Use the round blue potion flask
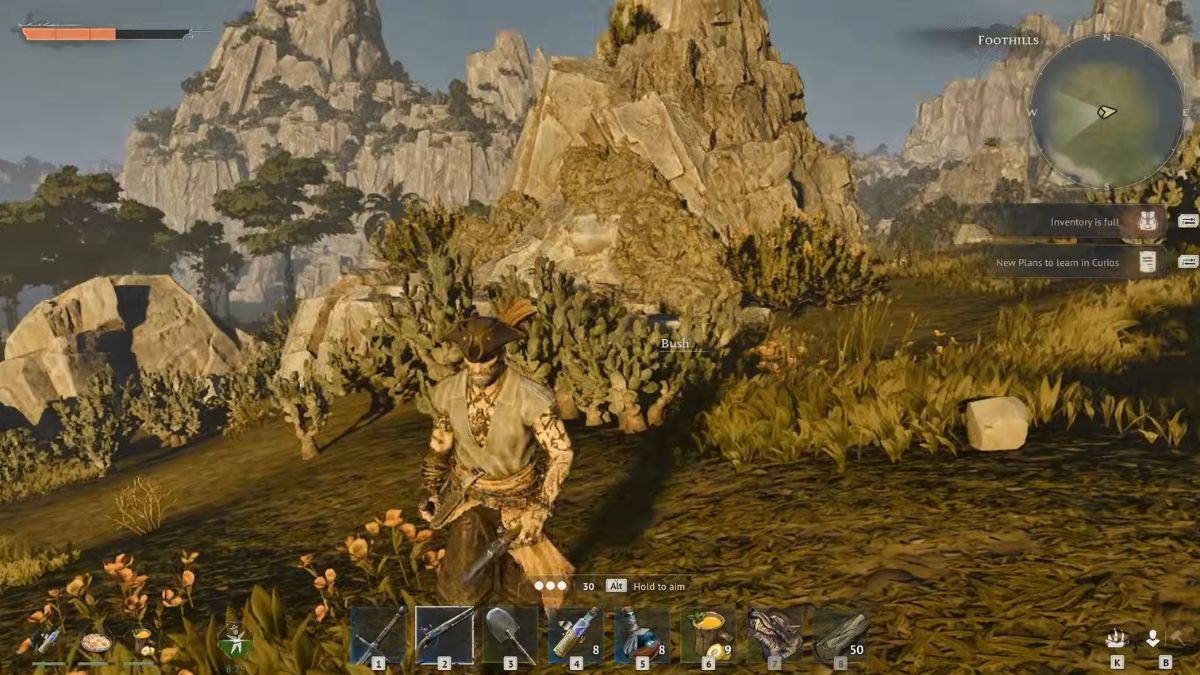The height and width of the screenshot is (675, 1200). click(642, 635)
